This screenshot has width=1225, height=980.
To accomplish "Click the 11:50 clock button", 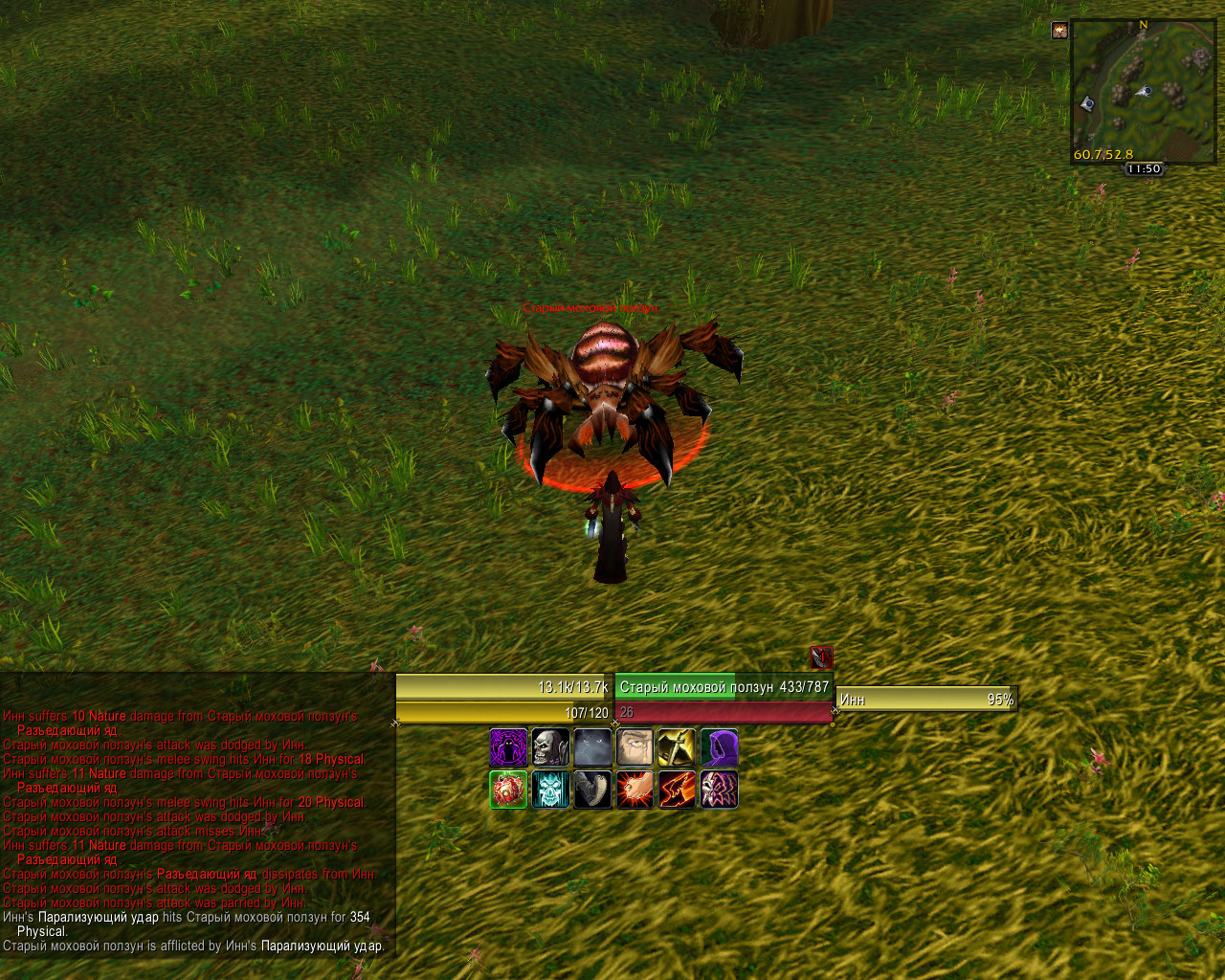I will pyautogui.click(x=1144, y=169).
